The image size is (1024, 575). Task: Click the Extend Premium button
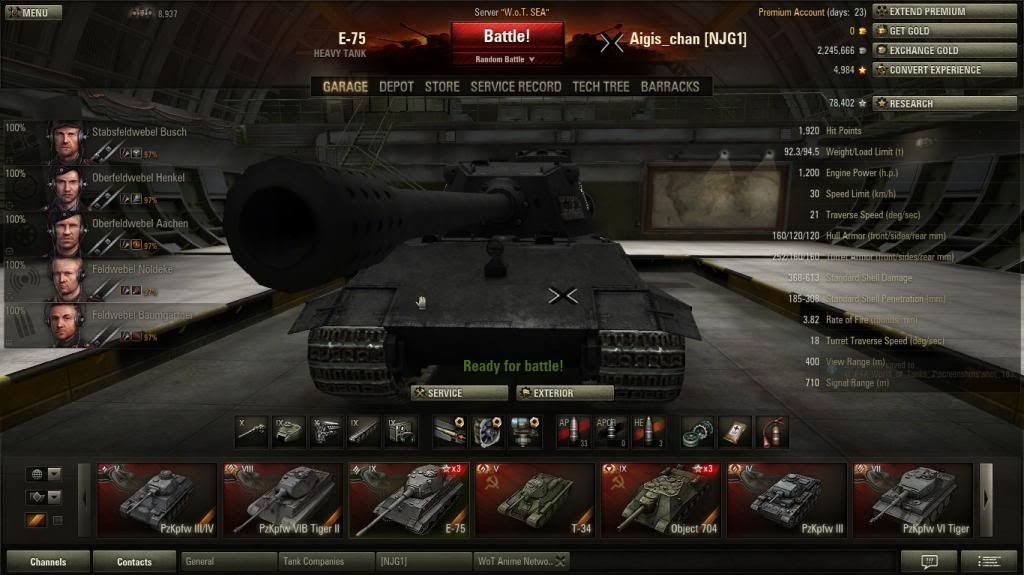[943, 11]
